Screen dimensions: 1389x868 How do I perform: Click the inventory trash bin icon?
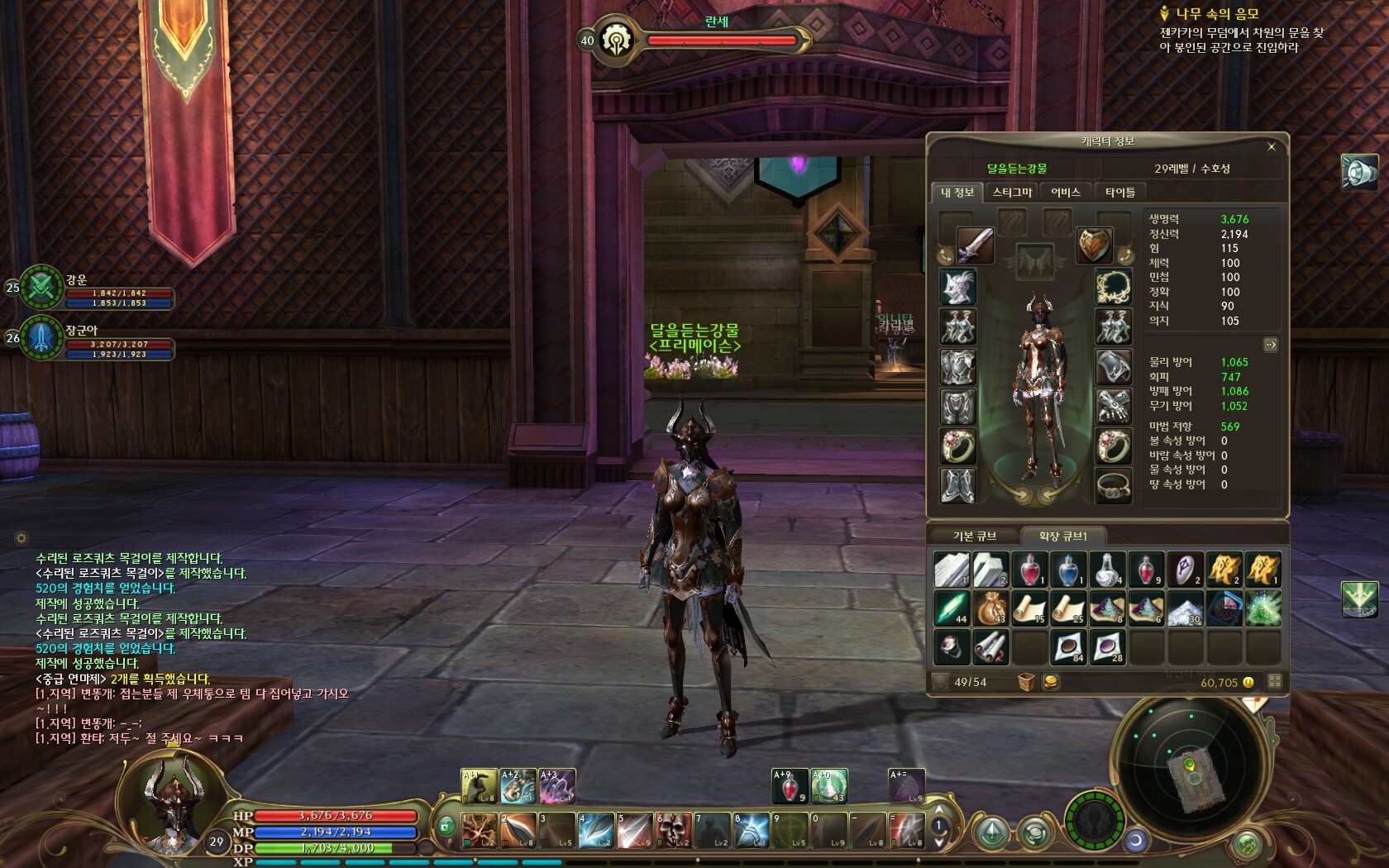(1026, 682)
